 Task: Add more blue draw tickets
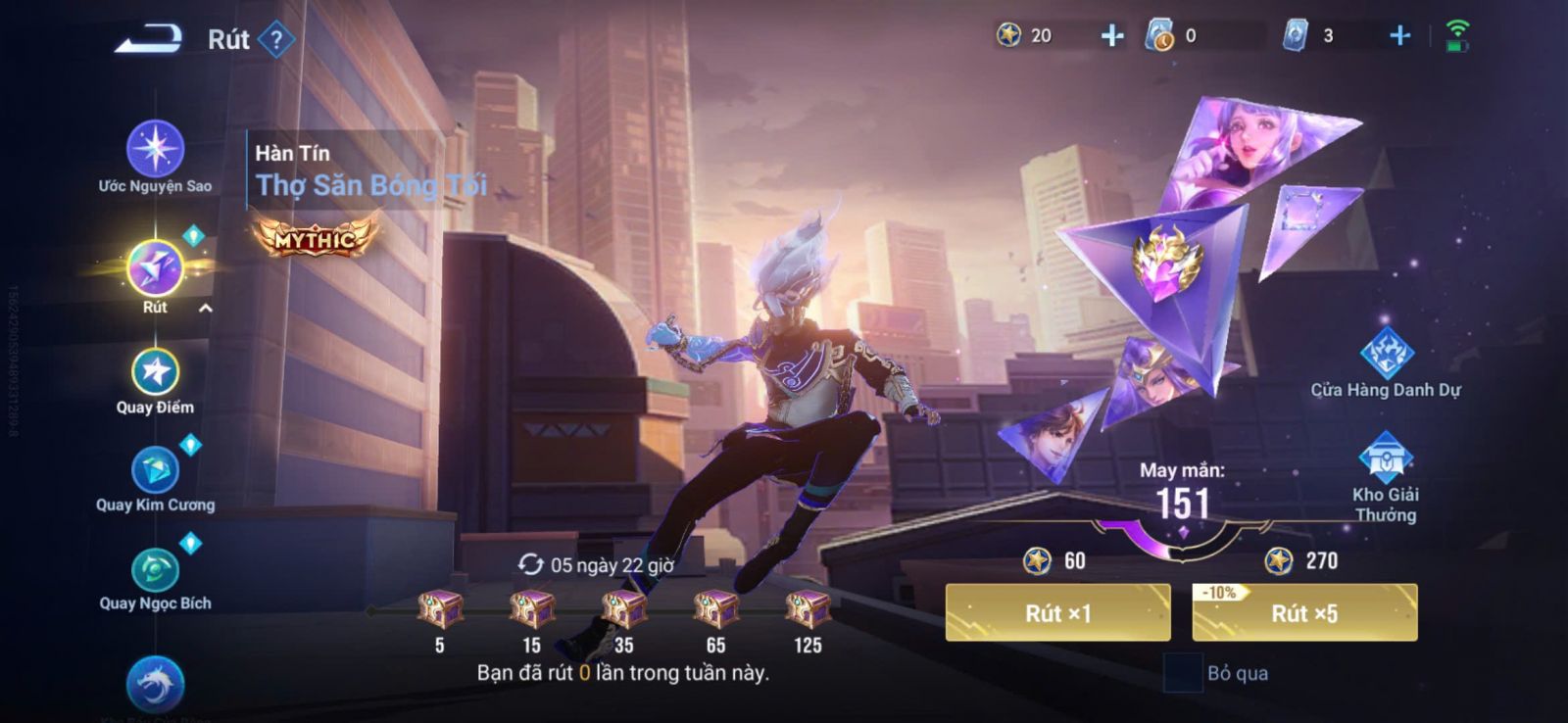pos(1399,36)
